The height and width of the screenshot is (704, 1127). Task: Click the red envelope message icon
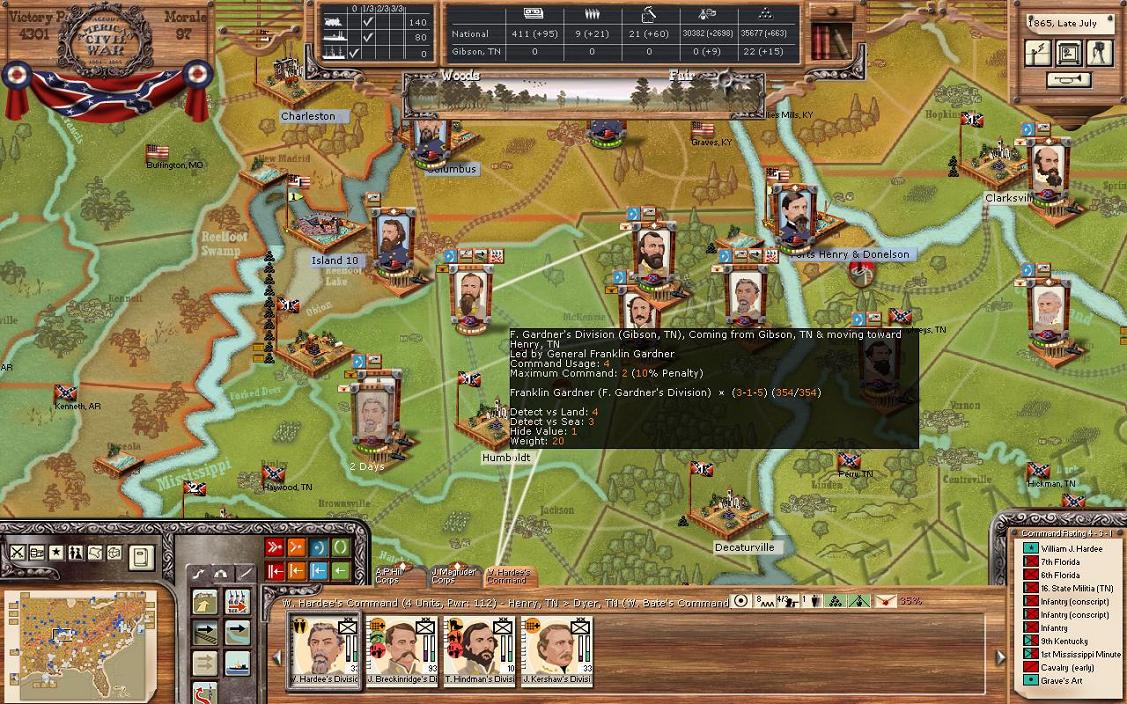pos(885,602)
